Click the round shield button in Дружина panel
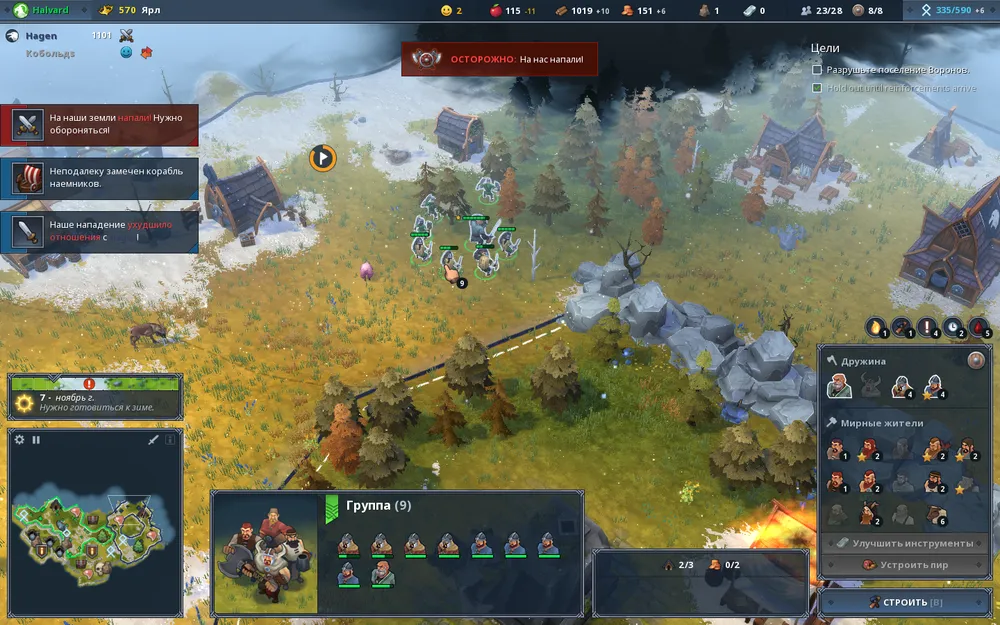The height and width of the screenshot is (625, 1000). tap(976, 361)
